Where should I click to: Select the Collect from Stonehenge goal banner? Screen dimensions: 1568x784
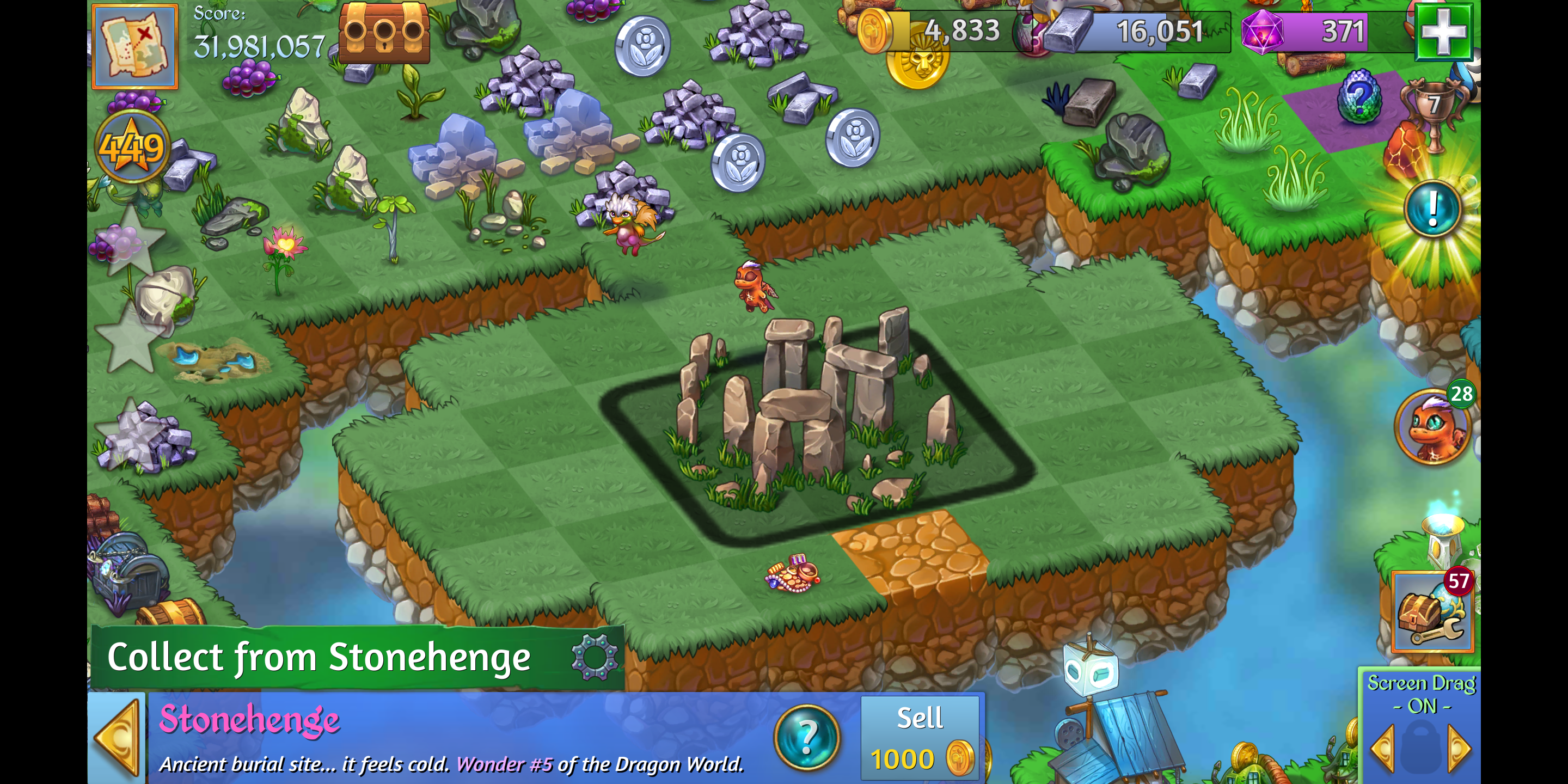pos(320,657)
